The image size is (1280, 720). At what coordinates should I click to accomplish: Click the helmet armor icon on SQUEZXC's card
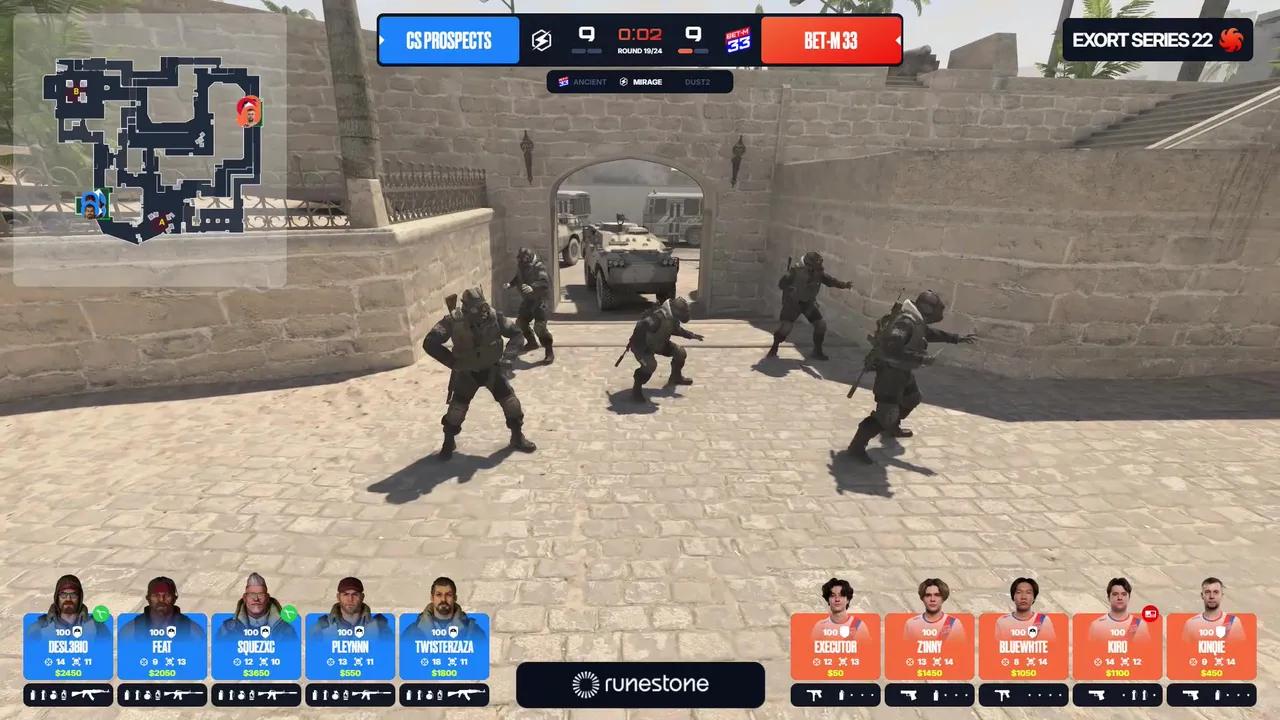click(x=266, y=632)
